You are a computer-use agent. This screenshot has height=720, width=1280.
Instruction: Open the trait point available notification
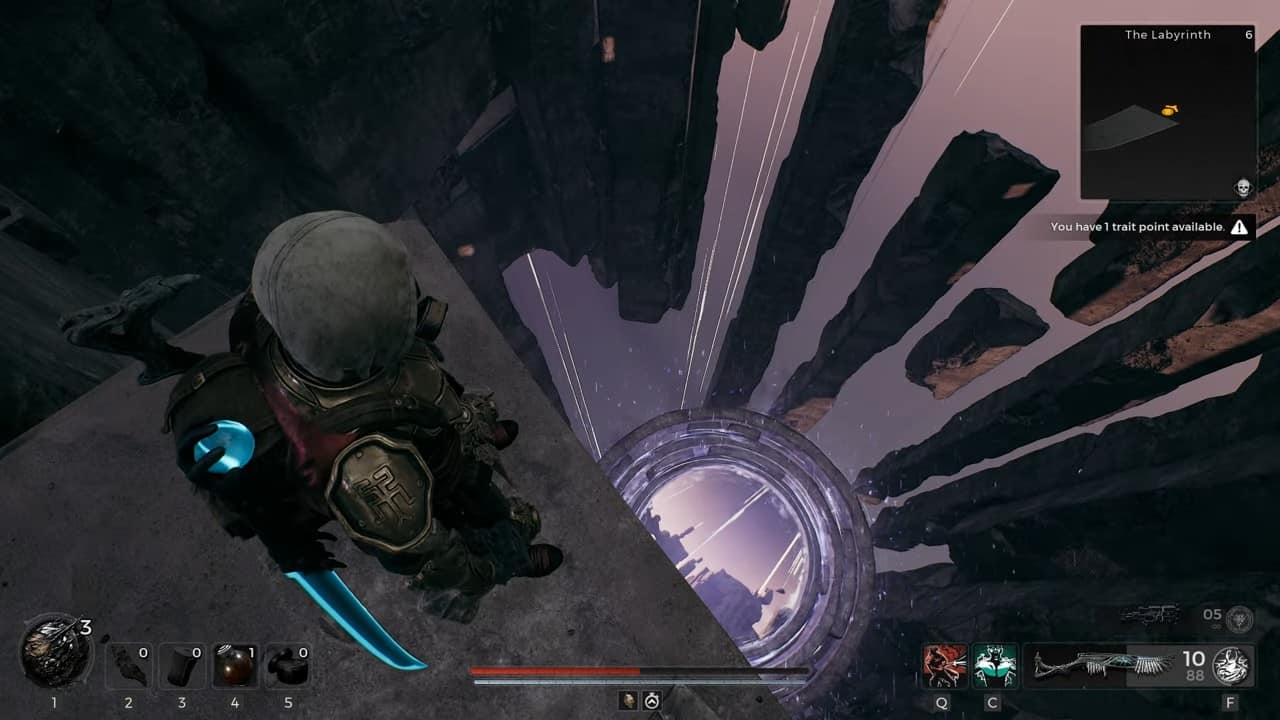pyautogui.click(x=1148, y=227)
